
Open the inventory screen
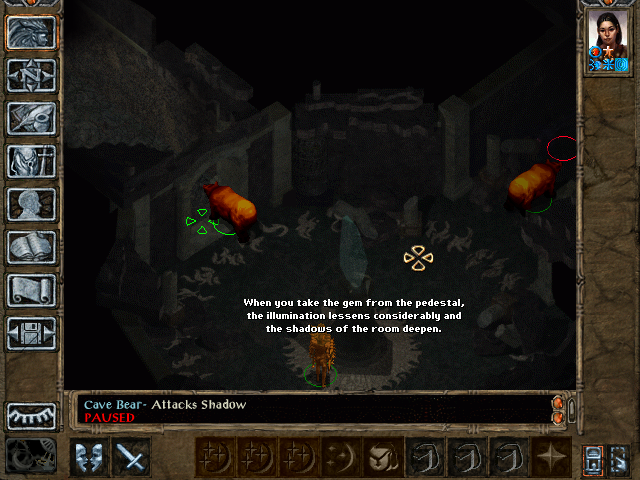coord(31,161)
